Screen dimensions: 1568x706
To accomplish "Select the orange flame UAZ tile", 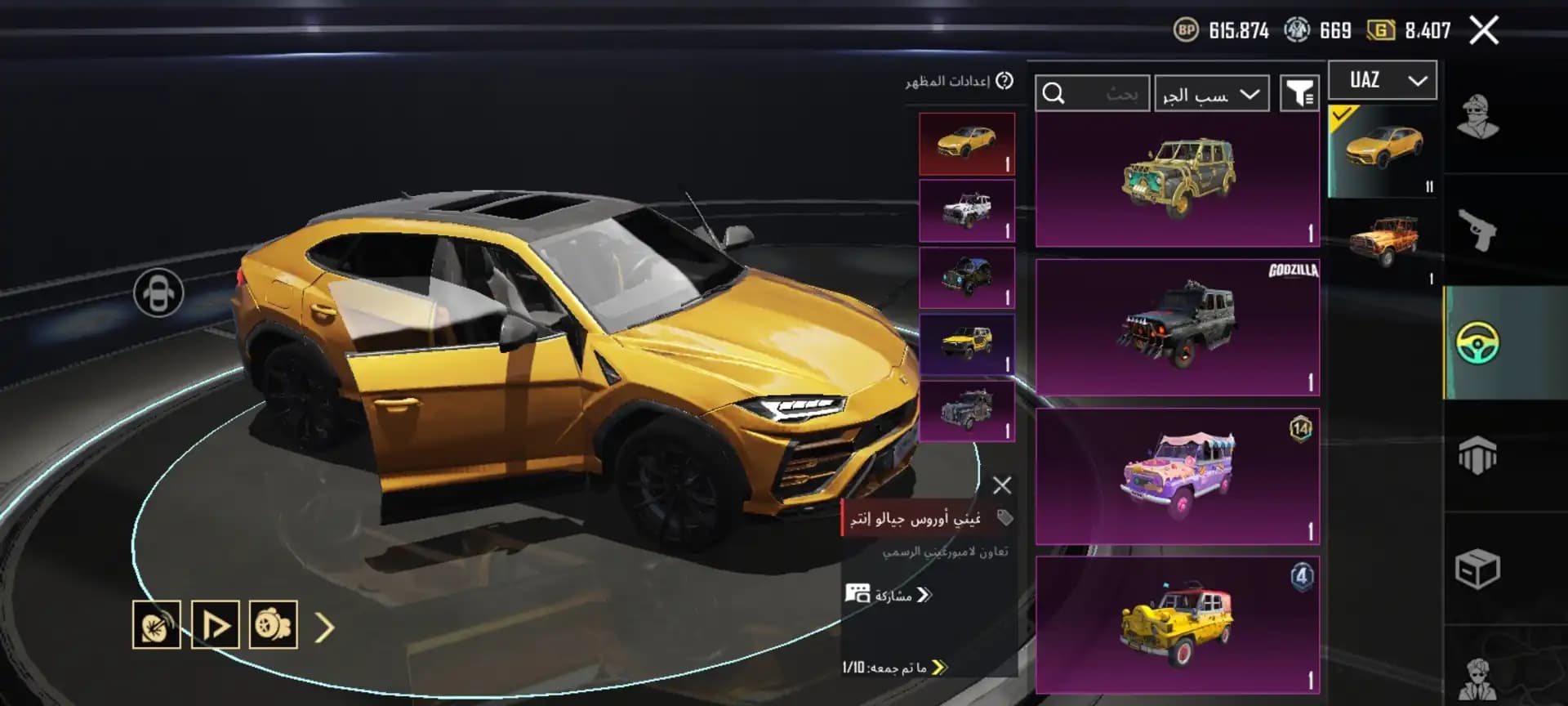I will [x=1383, y=242].
